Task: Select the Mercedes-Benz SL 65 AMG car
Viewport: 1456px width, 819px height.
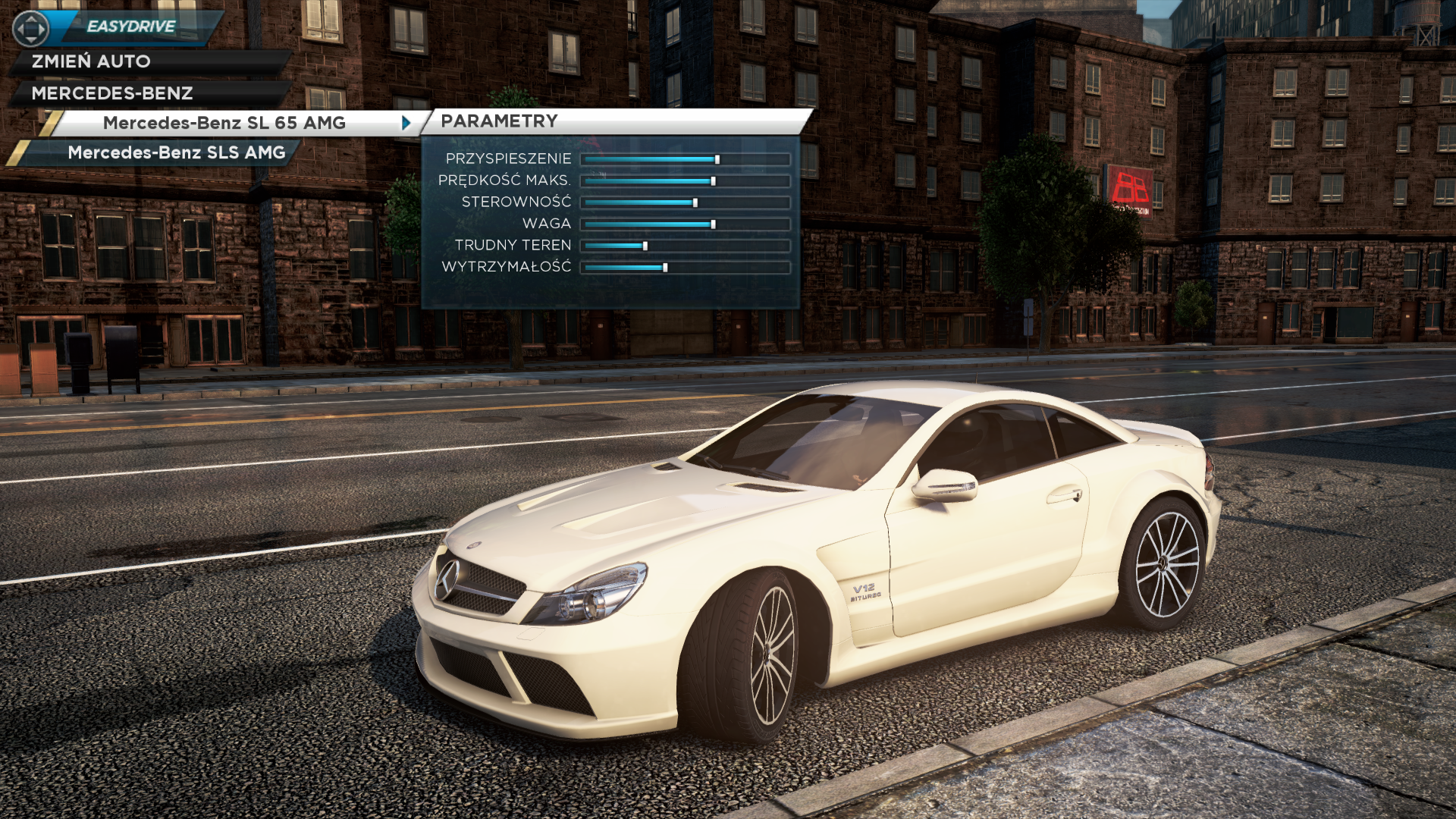Action: (x=224, y=123)
